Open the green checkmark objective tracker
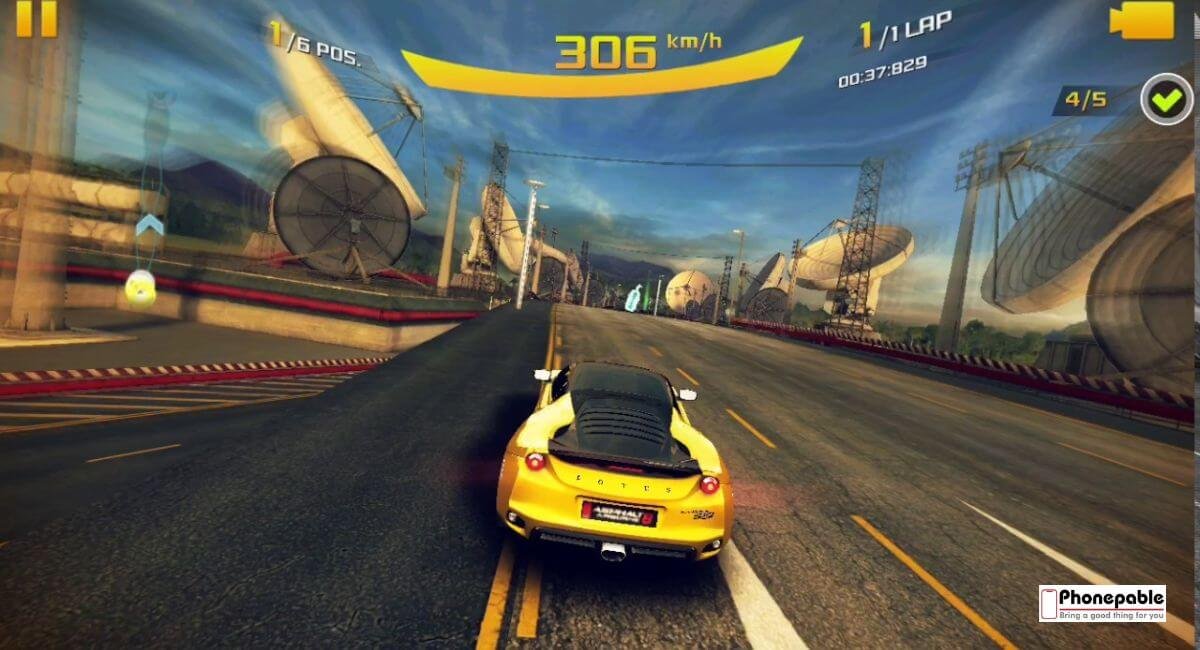 (1166, 99)
